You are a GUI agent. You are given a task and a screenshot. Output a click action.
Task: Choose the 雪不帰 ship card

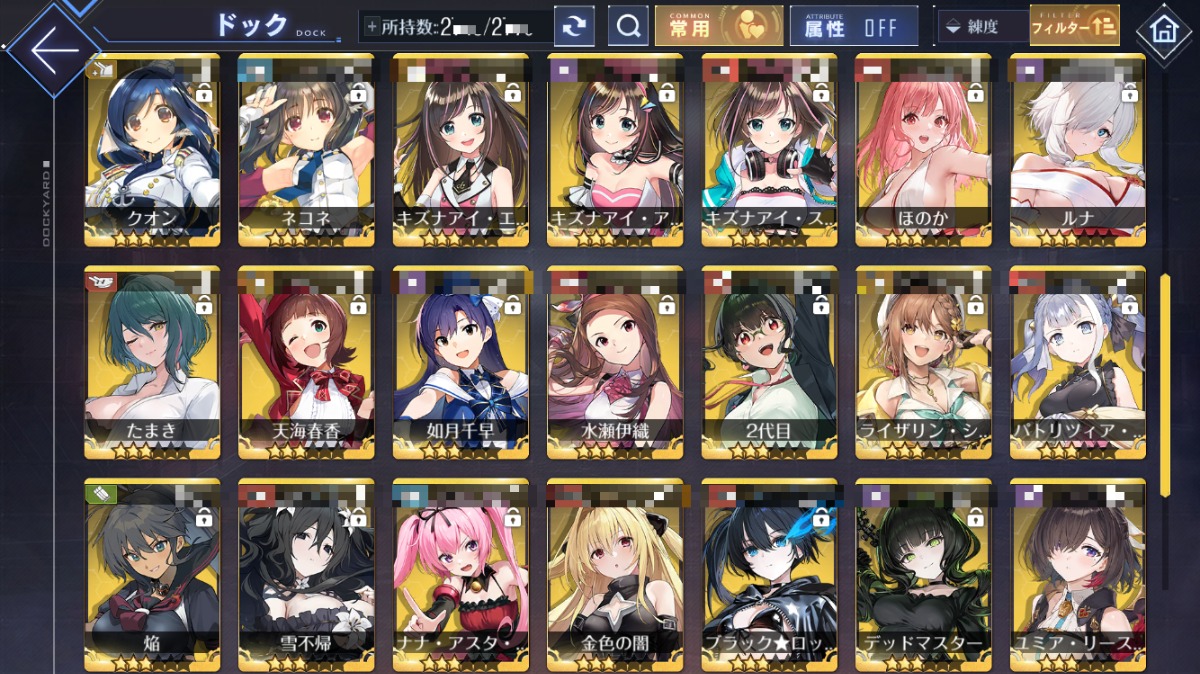pyautogui.click(x=306, y=575)
